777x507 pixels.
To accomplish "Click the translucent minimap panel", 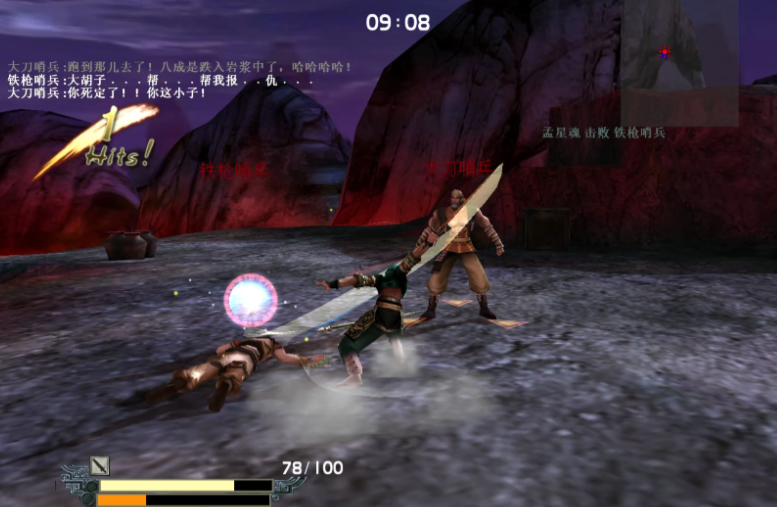I will tap(680, 62).
